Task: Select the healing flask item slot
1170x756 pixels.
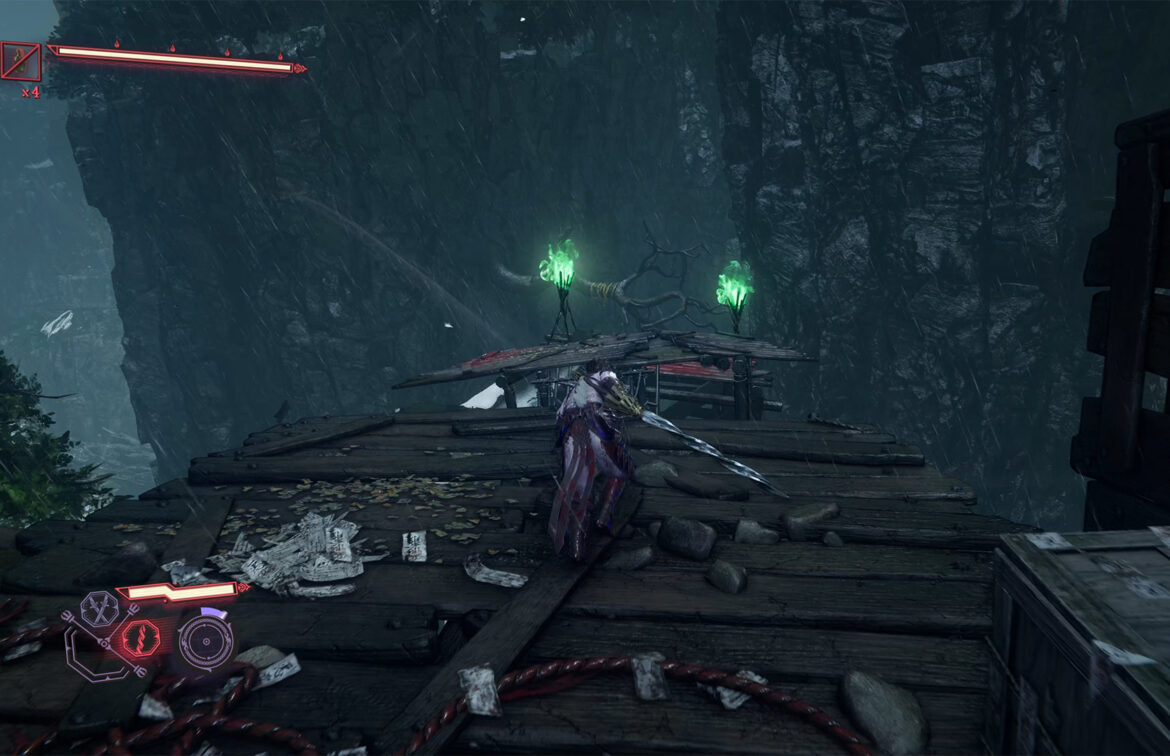Action: click(20, 62)
